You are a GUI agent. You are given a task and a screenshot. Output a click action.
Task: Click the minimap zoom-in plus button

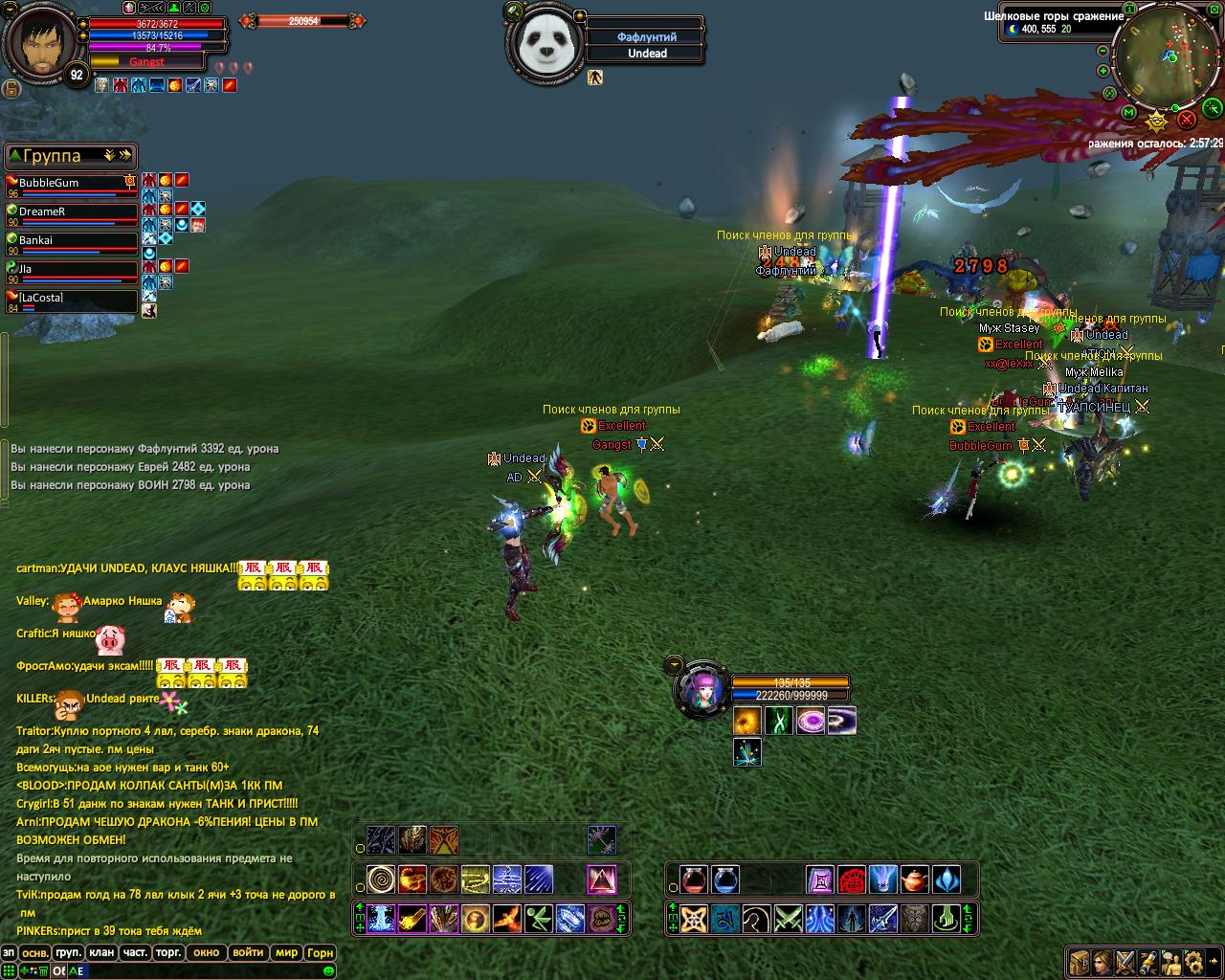(x=1103, y=71)
